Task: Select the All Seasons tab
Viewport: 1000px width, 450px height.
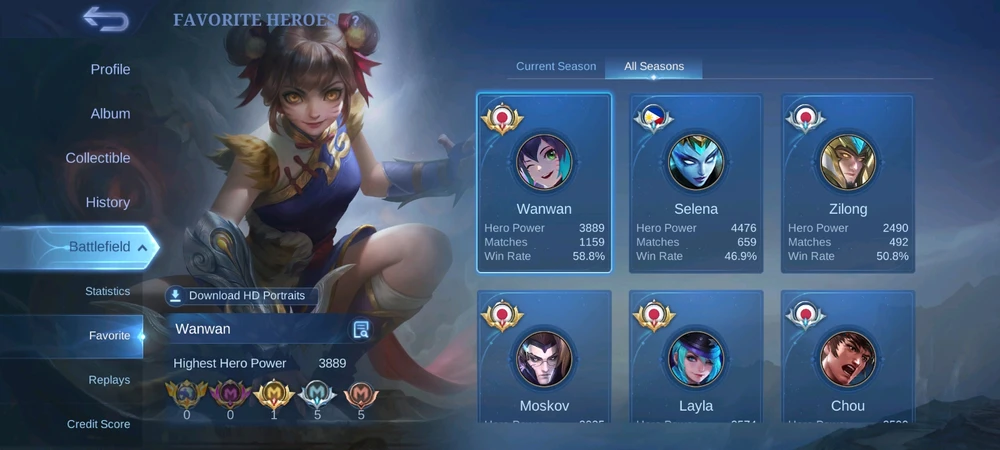Action: click(654, 66)
